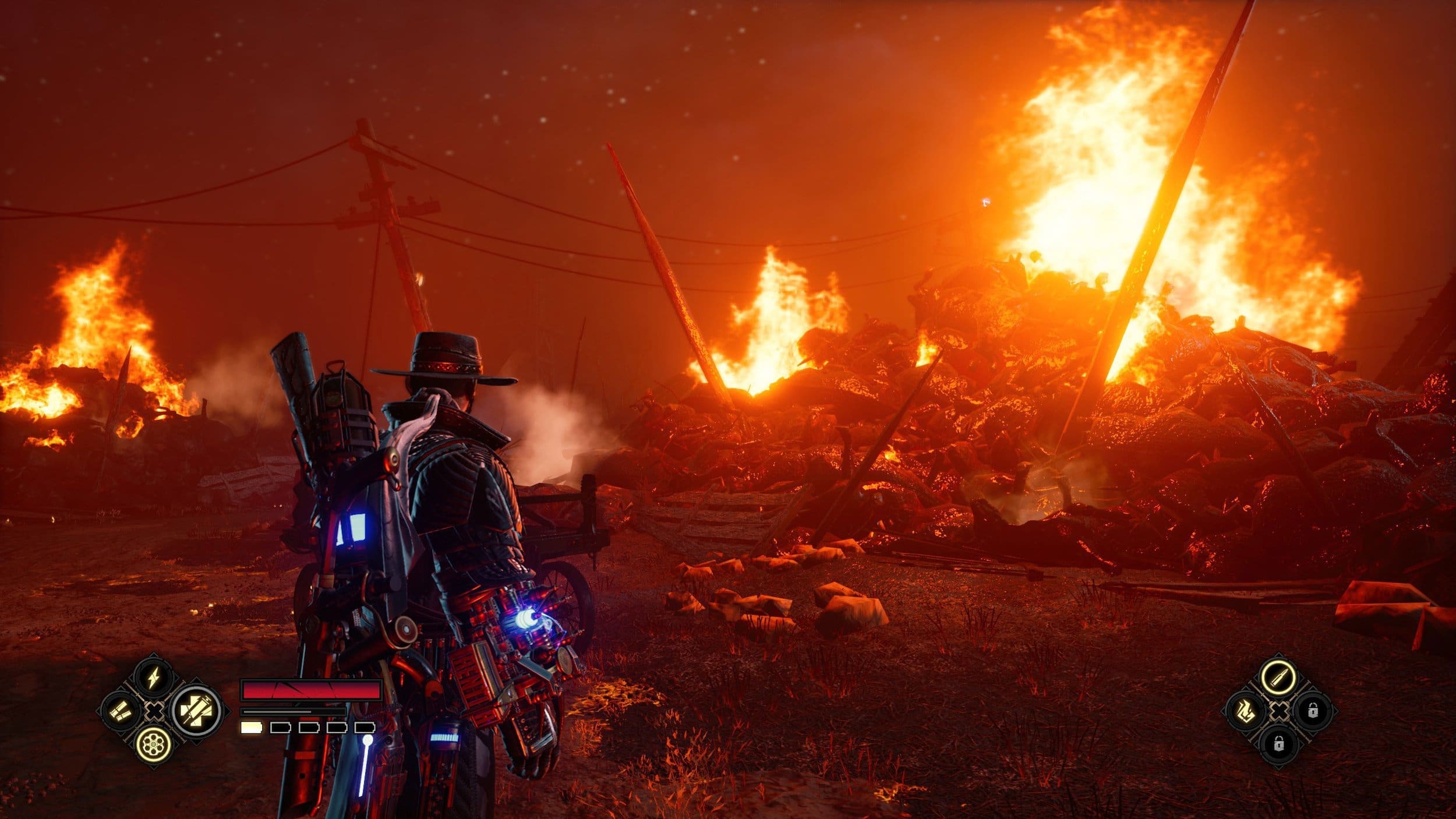Select the glowing rifle bullet ammo icon
This screenshot has height=819, width=1456.
point(1279,677)
